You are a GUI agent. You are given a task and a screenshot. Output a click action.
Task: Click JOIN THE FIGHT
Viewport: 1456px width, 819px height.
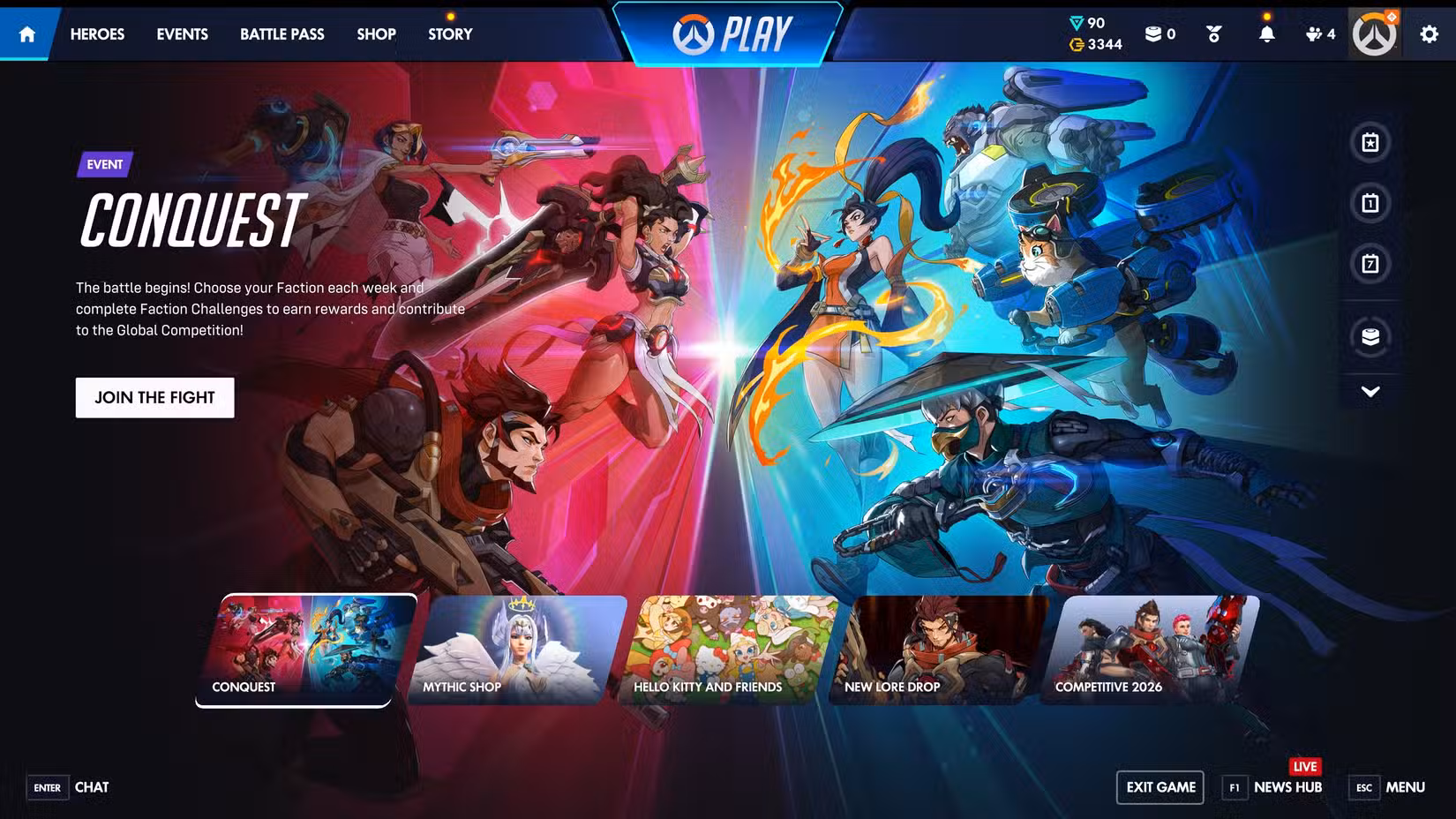[154, 397]
